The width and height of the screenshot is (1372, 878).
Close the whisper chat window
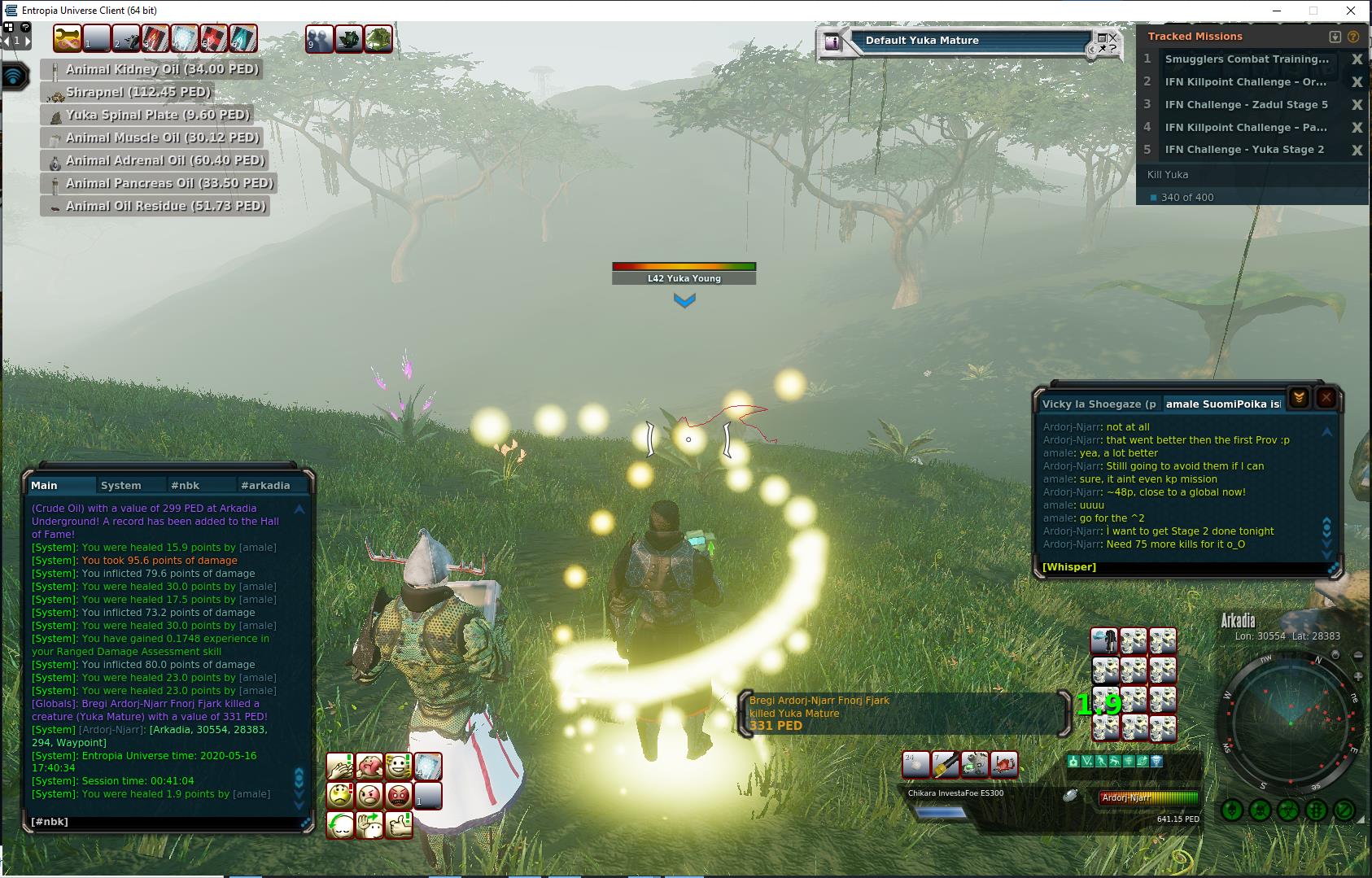coord(1326,397)
